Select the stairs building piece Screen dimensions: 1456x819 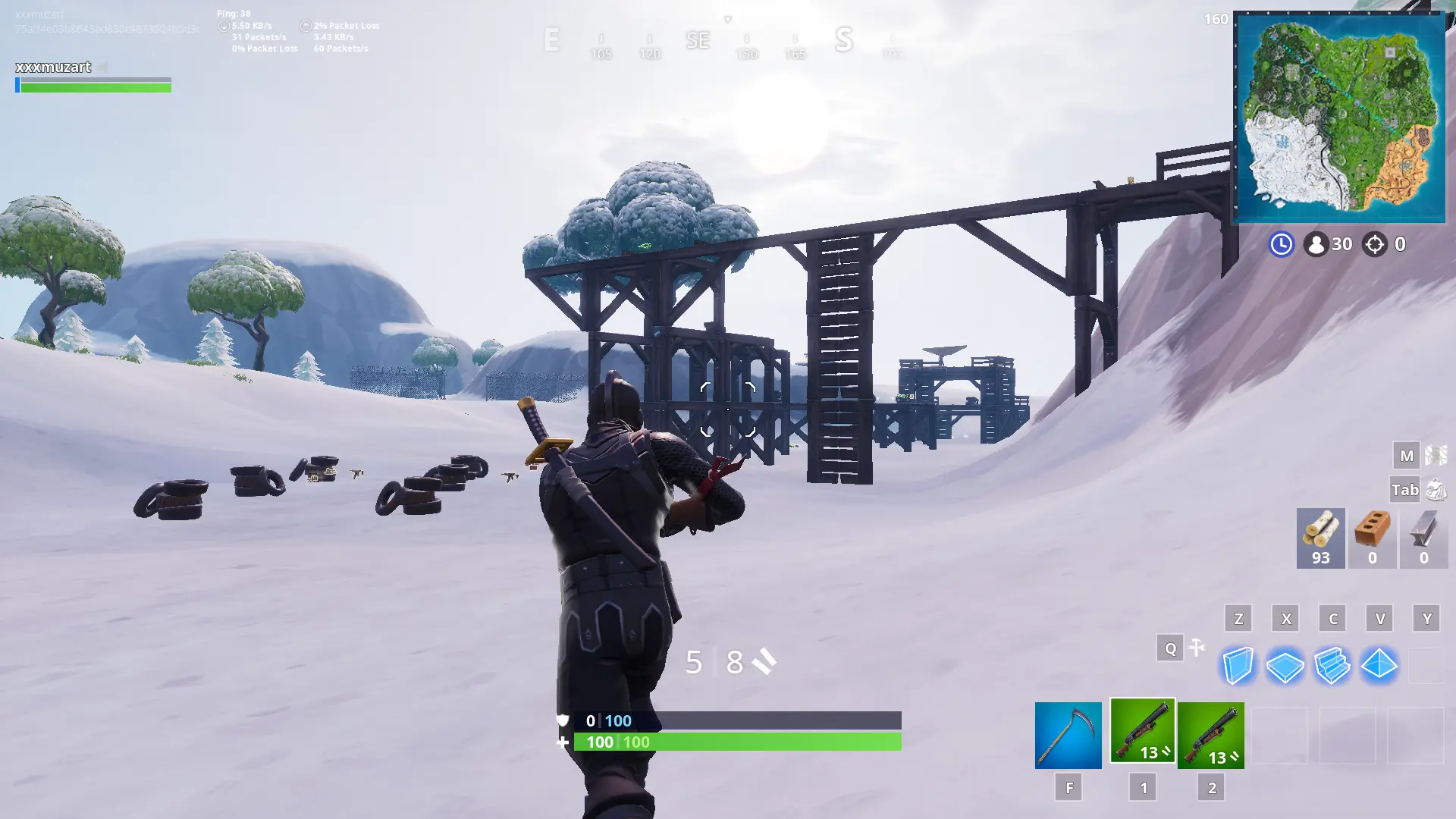[x=1332, y=666]
